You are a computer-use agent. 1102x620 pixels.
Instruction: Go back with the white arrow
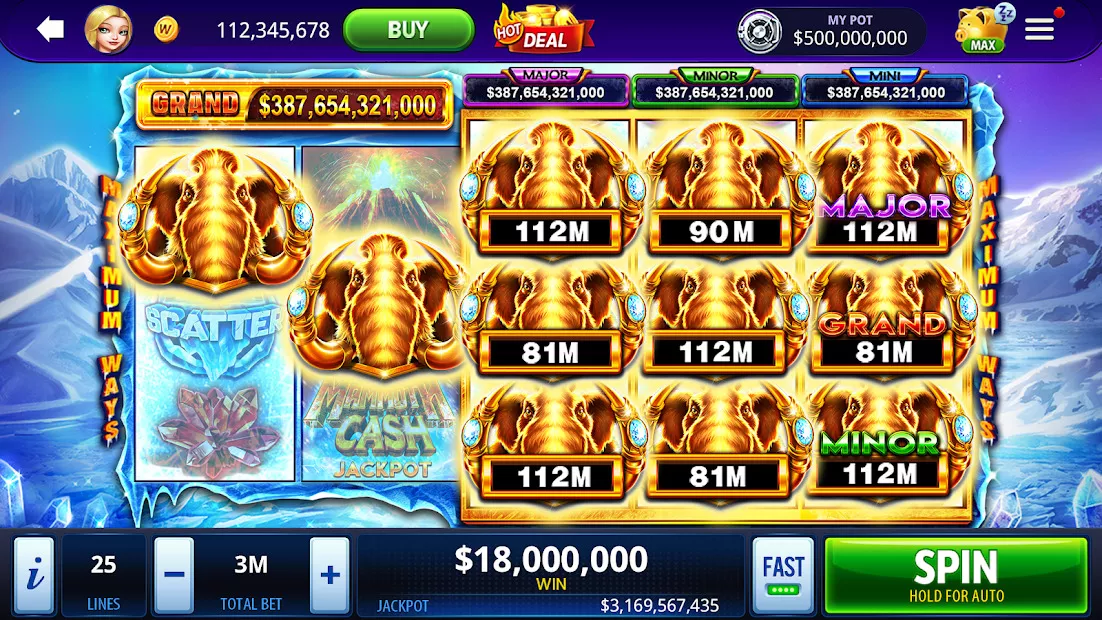tap(50, 30)
